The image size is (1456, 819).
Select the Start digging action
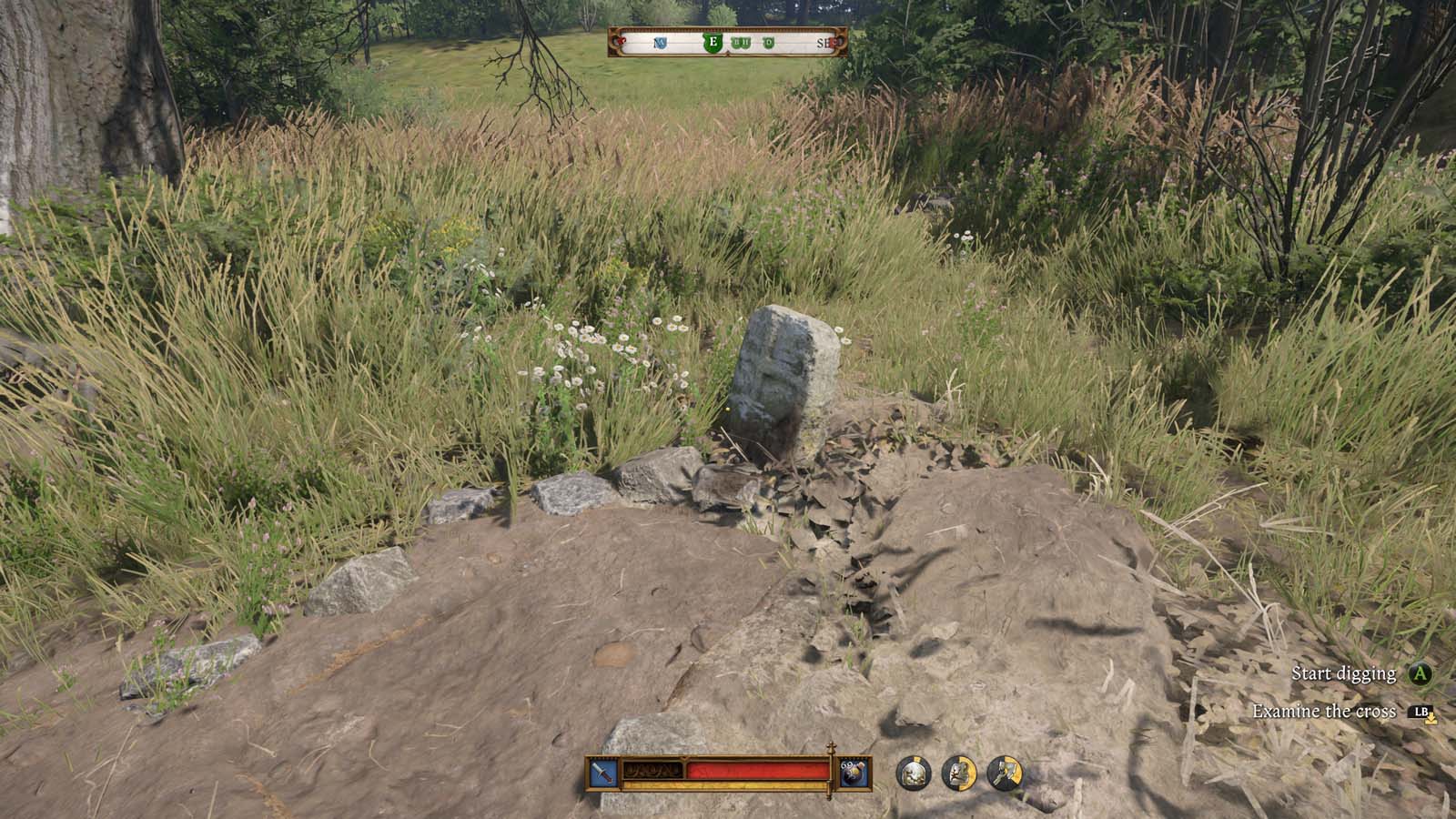(x=1346, y=675)
